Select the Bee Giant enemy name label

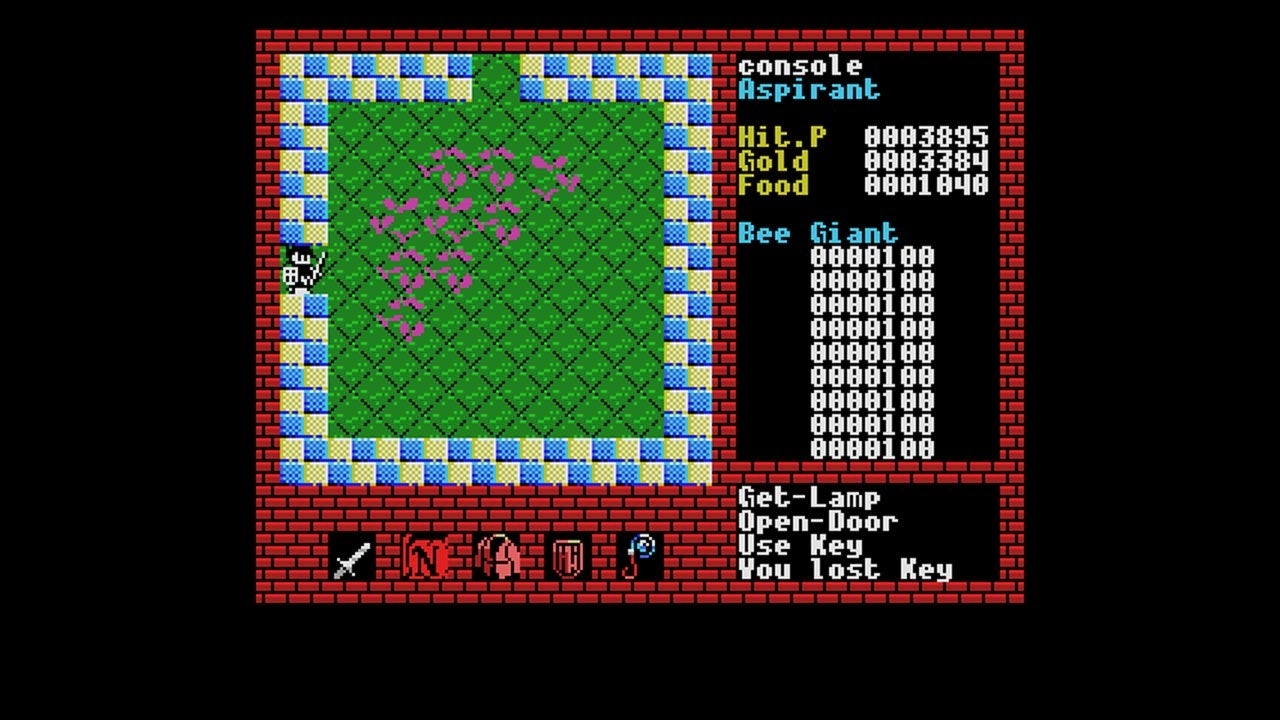coord(817,233)
